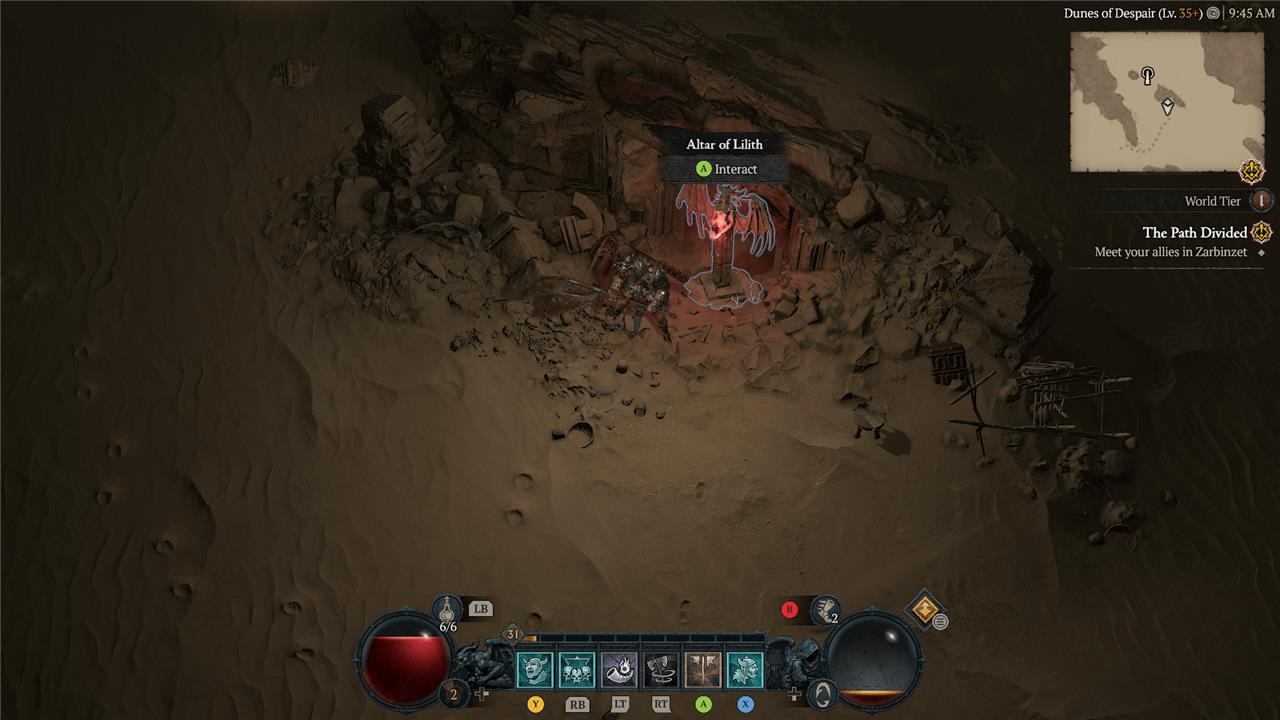
Task: Activate the three skulls skill
Action: coord(577,670)
